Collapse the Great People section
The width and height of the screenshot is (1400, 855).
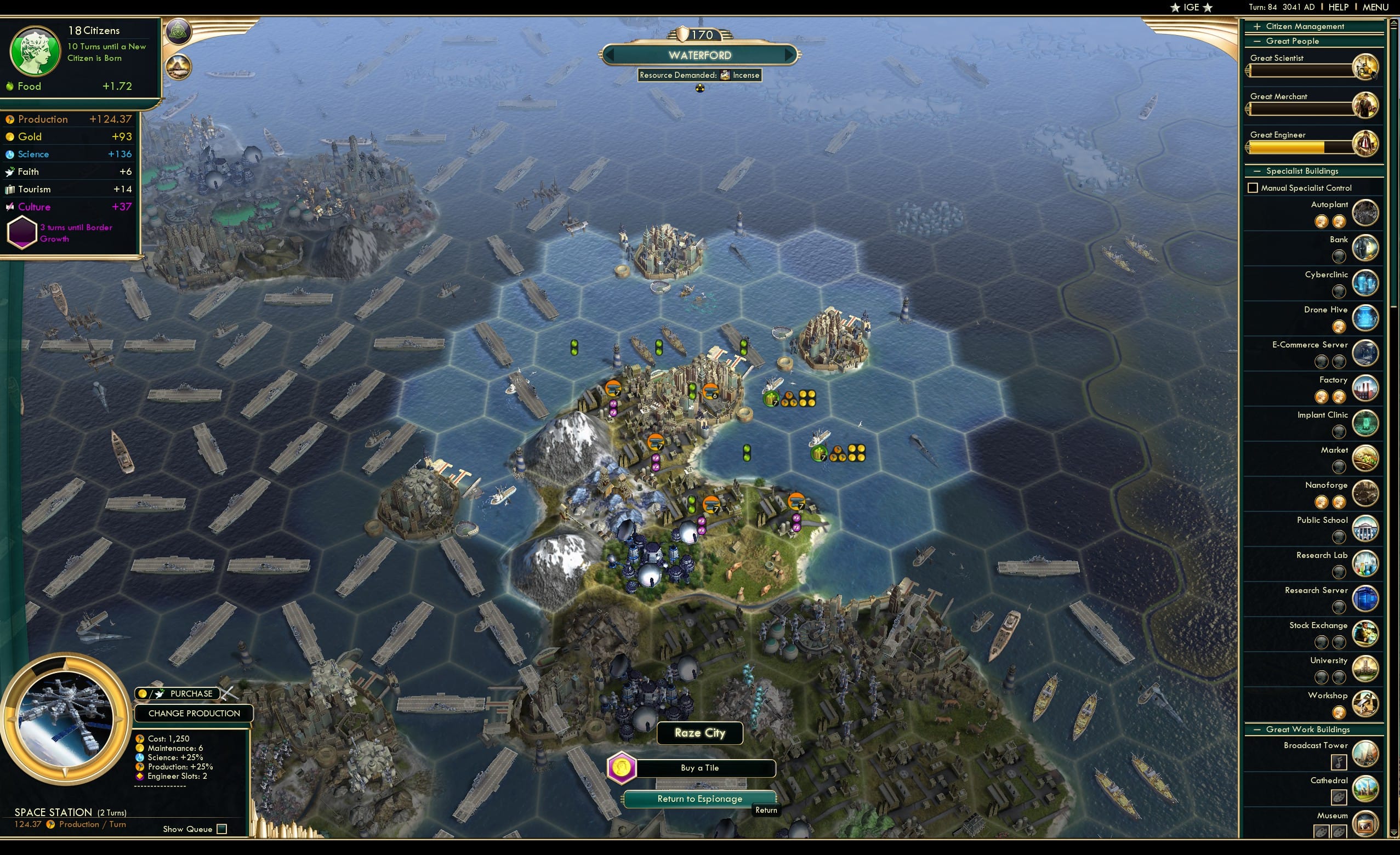pos(1259,41)
